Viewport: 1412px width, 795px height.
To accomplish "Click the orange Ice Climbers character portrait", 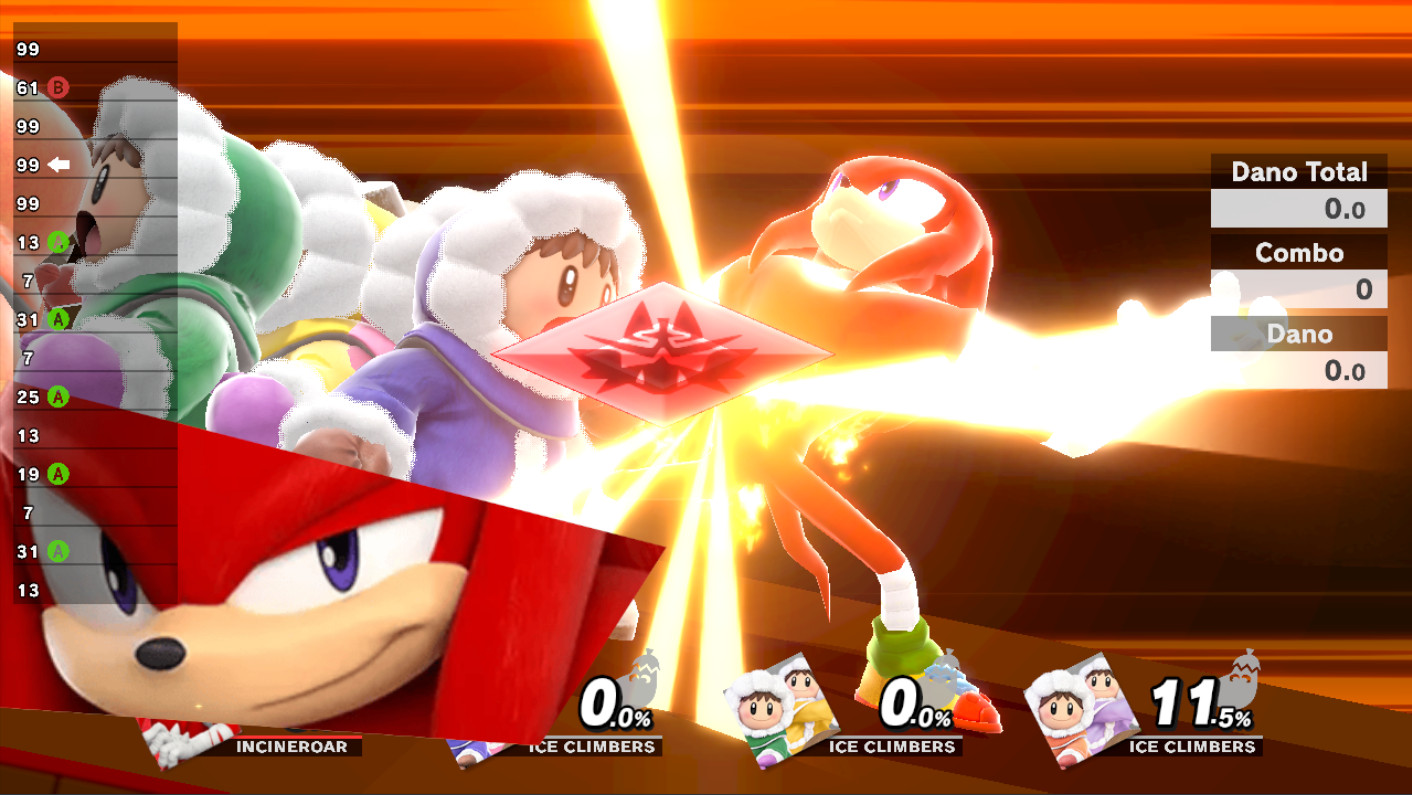I will 1078,709.
